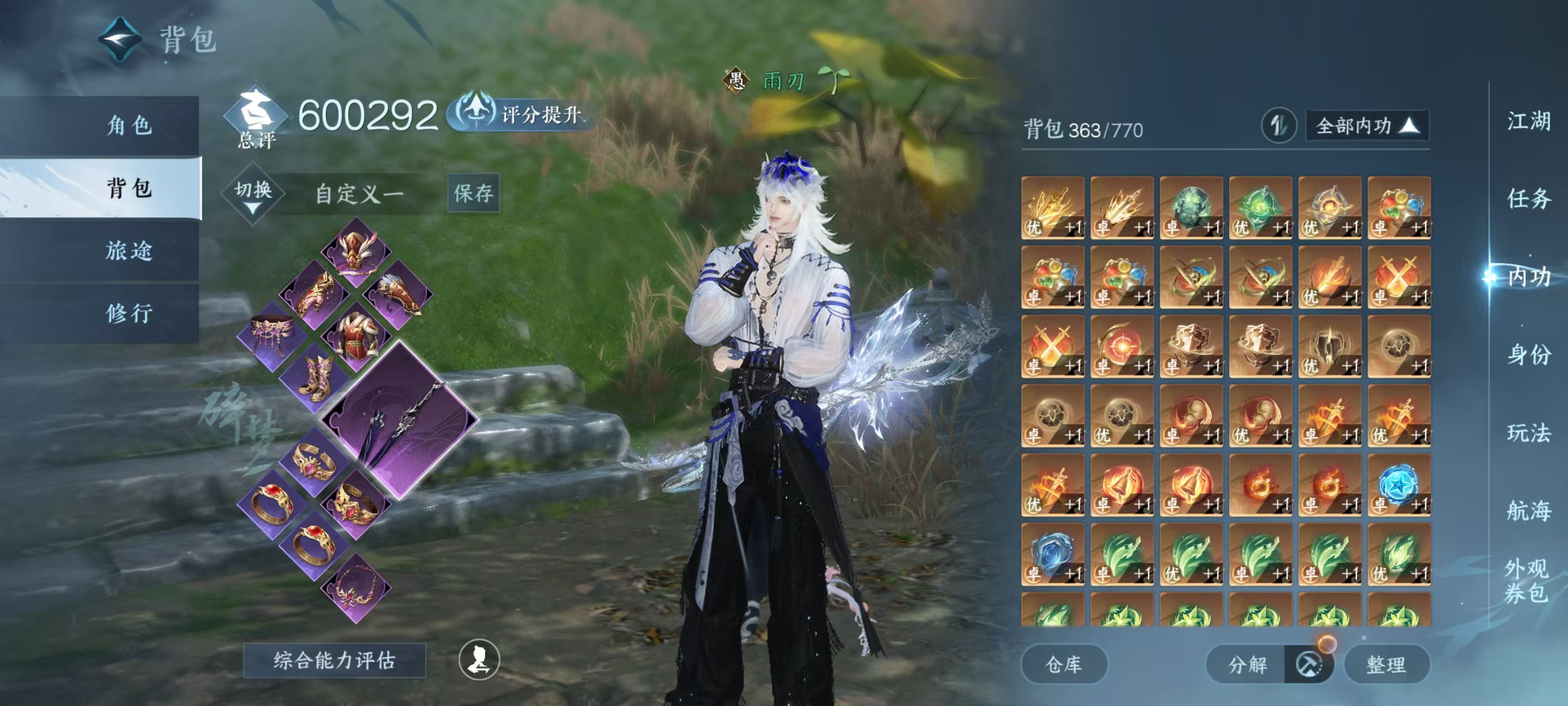Switch to the 旅途 tab

tap(128, 250)
